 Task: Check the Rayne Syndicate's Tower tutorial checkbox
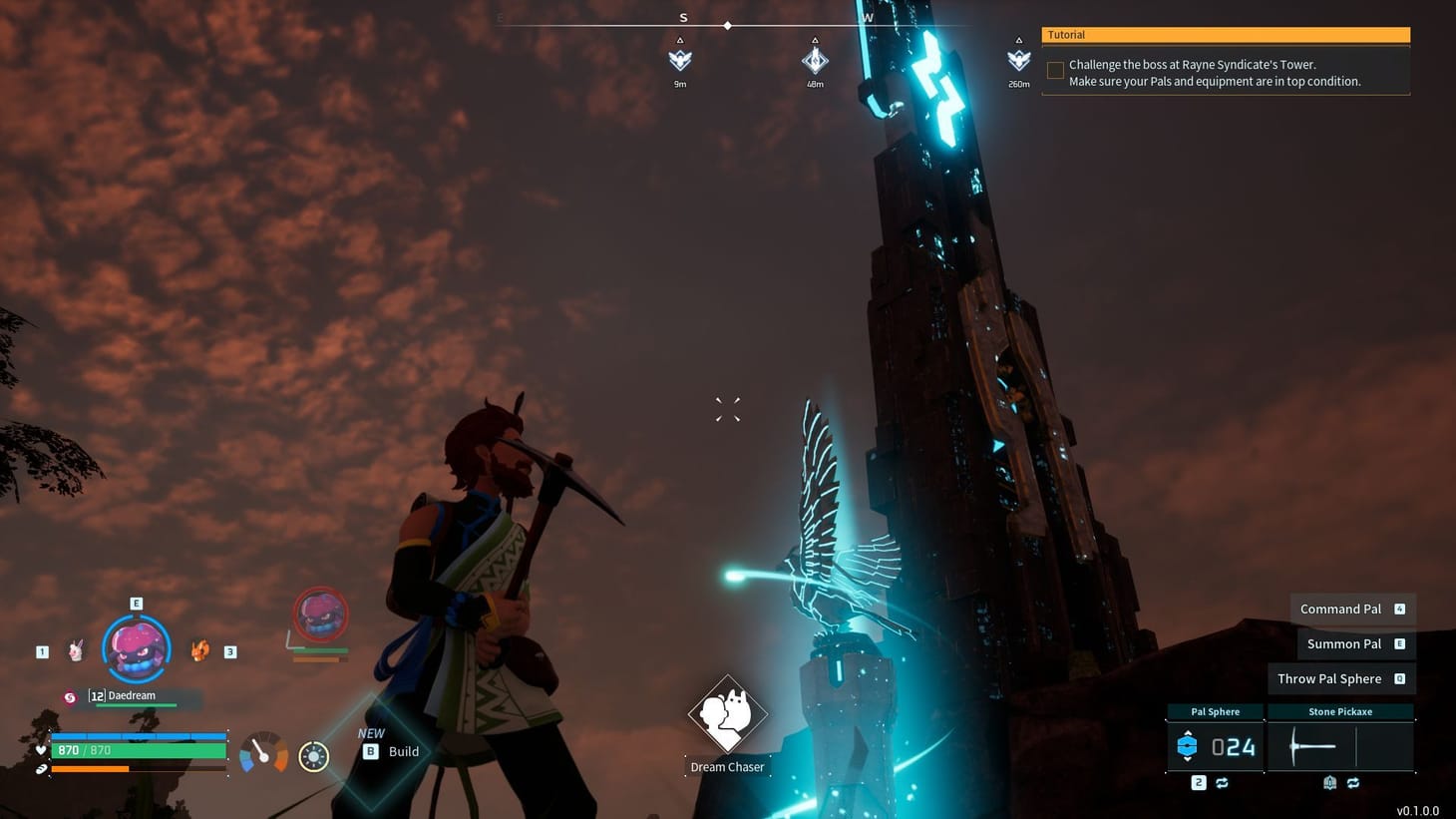pyautogui.click(x=1054, y=70)
